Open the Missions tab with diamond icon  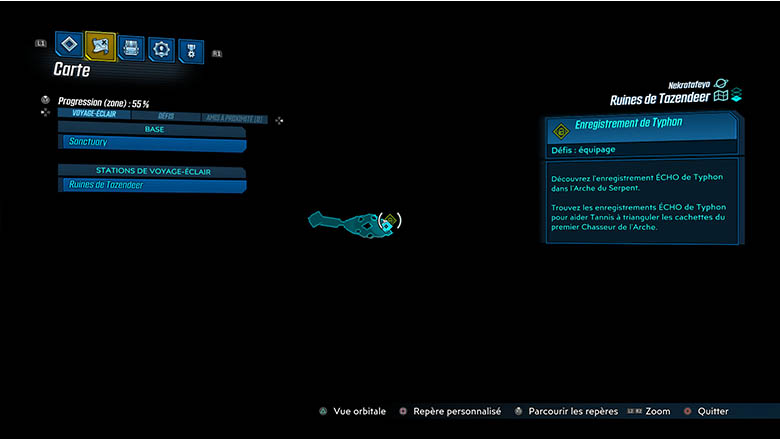(x=69, y=45)
